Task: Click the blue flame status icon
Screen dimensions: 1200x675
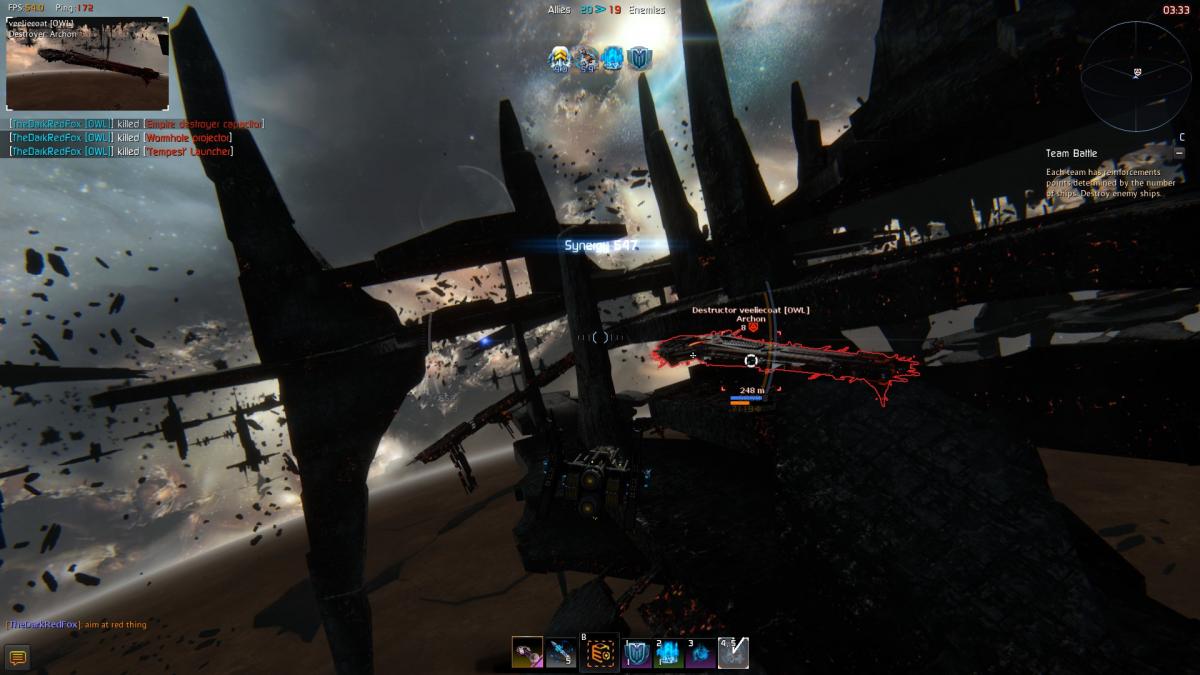Action: click(x=613, y=59)
